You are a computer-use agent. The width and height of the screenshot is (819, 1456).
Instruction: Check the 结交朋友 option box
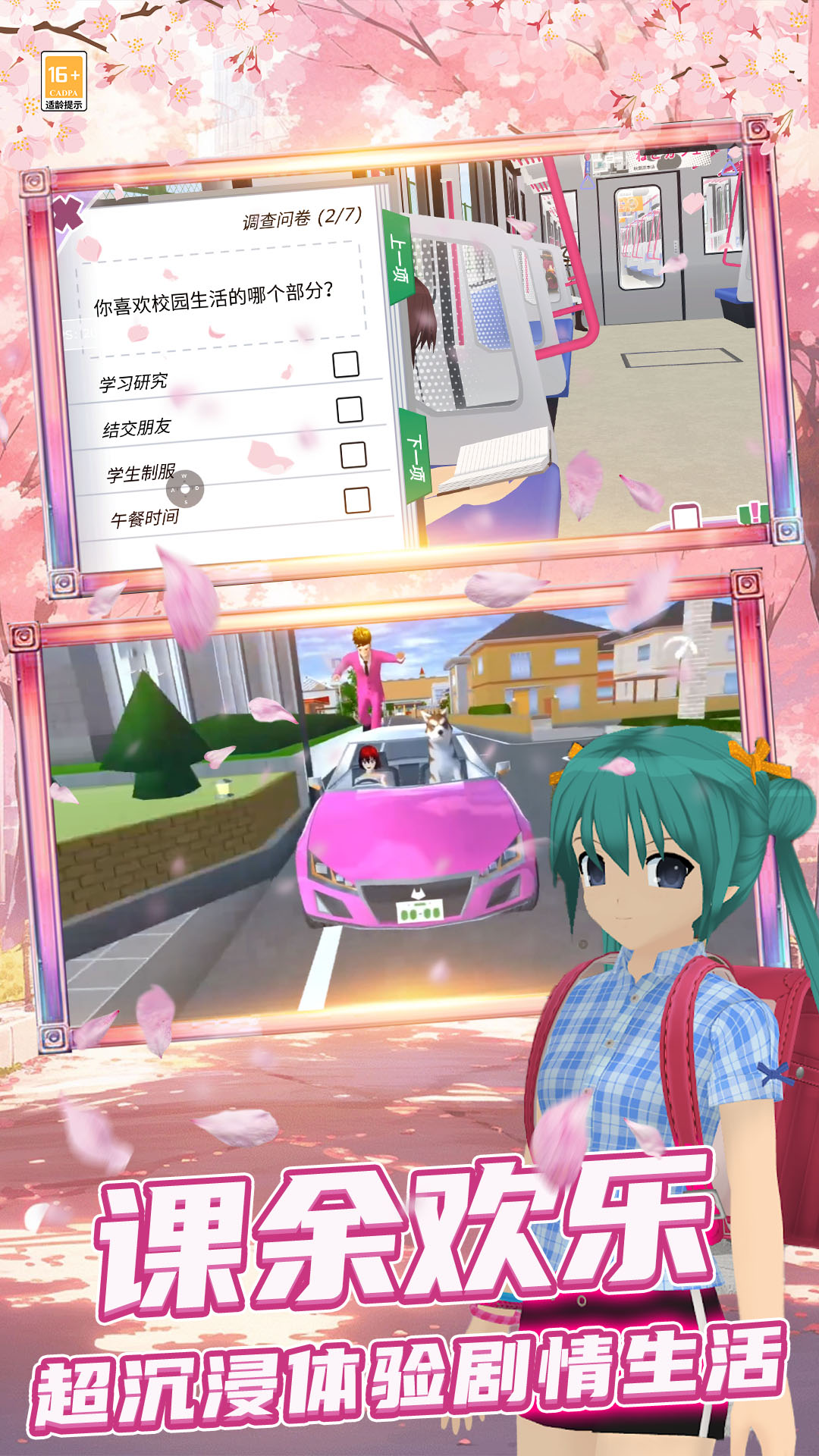[x=350, y=409]
